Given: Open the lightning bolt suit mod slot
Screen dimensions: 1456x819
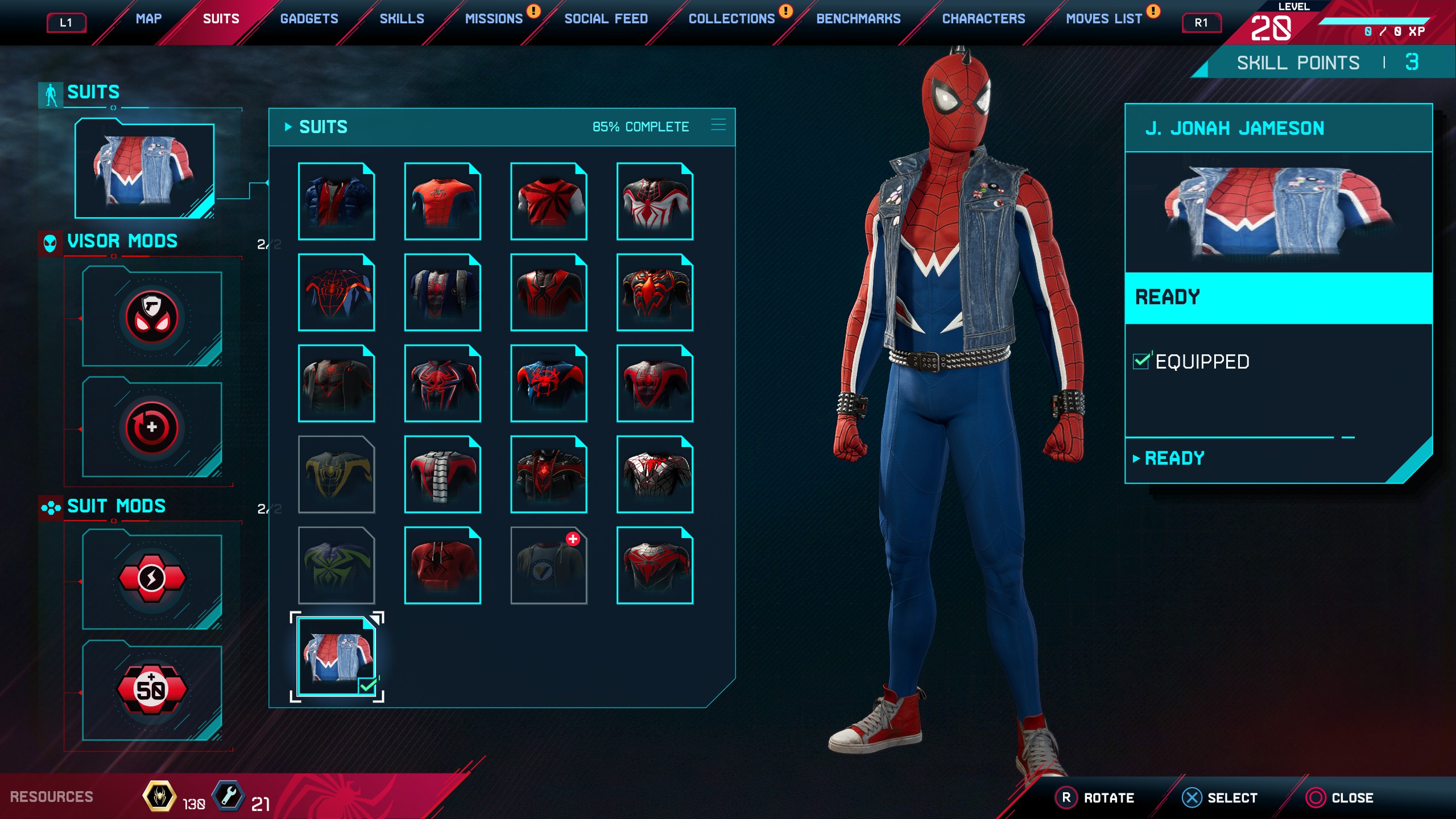Looking at the screenshot, I should (152, 579).
